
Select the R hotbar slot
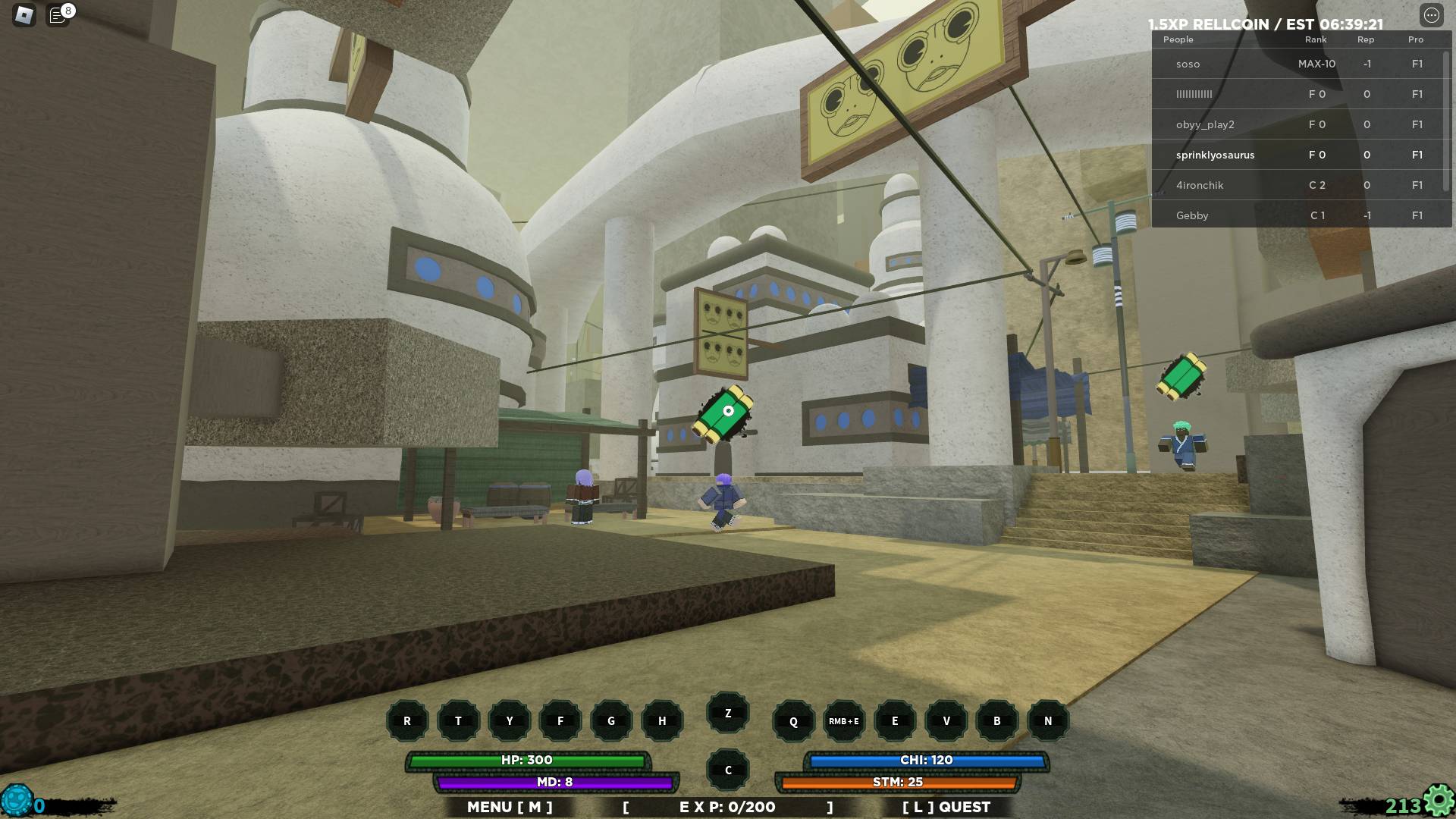click(407, 721)
